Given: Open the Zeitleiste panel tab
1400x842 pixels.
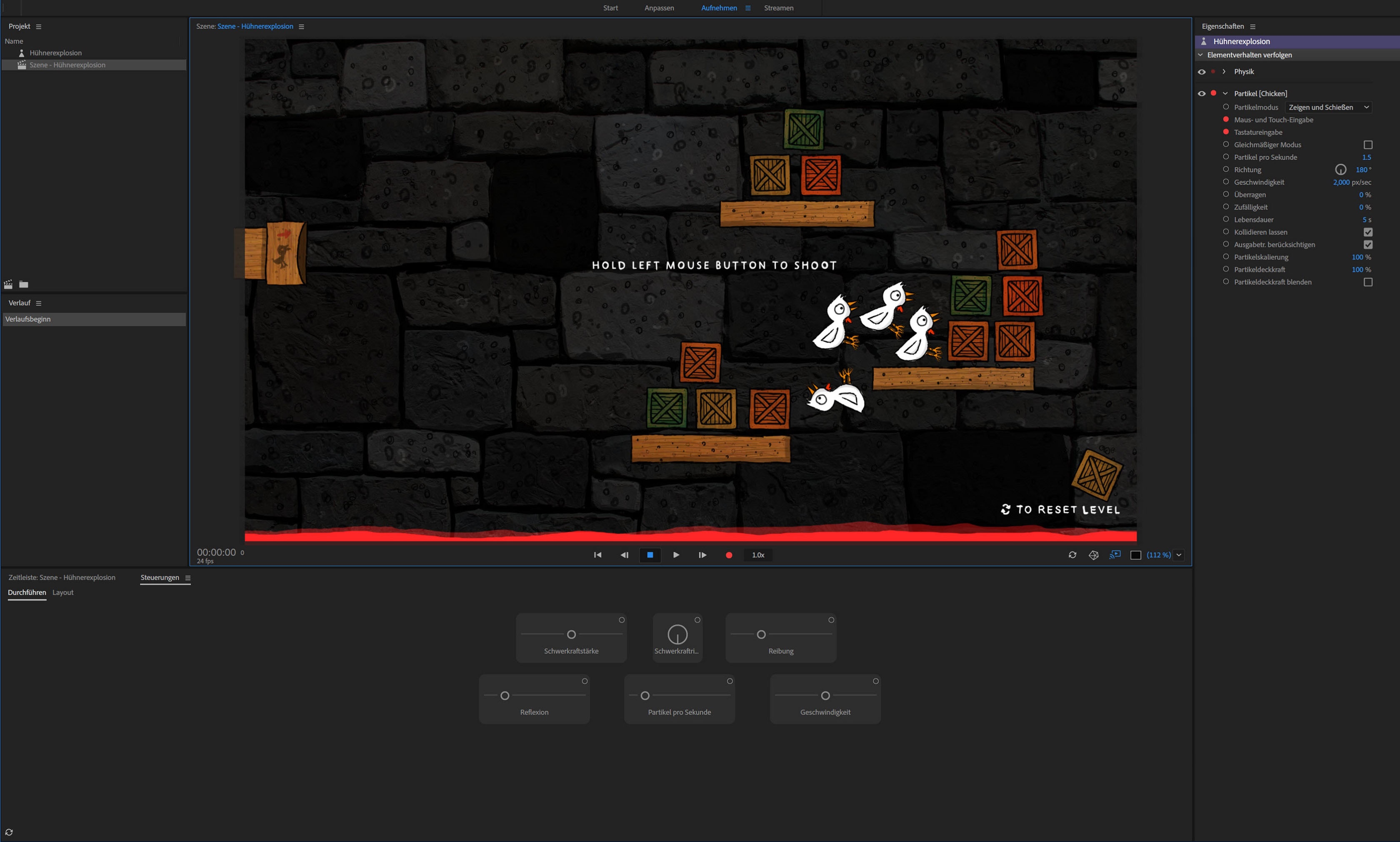Looking at the screenshot, I should 62,578.
